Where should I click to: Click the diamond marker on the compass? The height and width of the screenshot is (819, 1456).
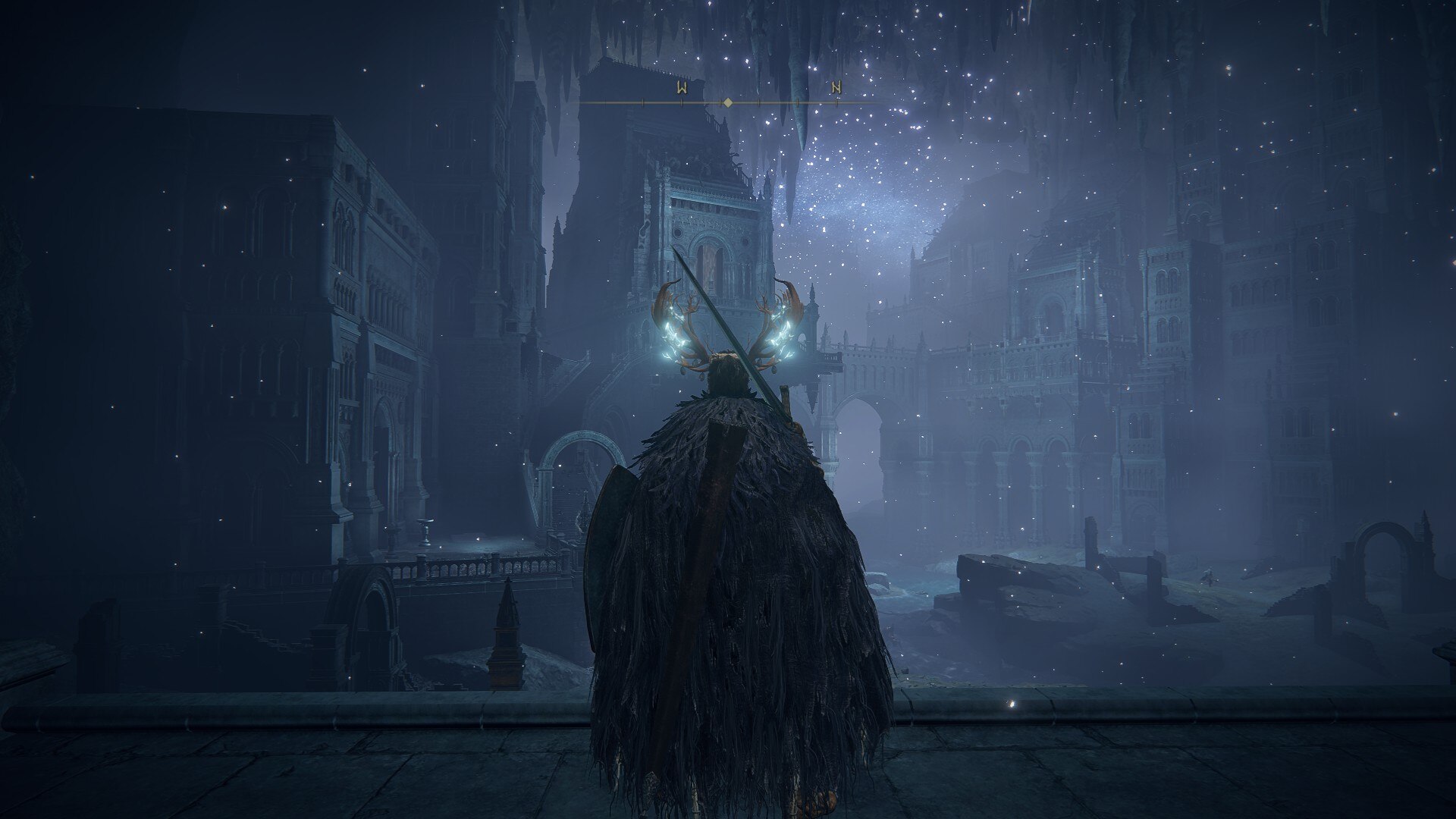tap(726, 102)
